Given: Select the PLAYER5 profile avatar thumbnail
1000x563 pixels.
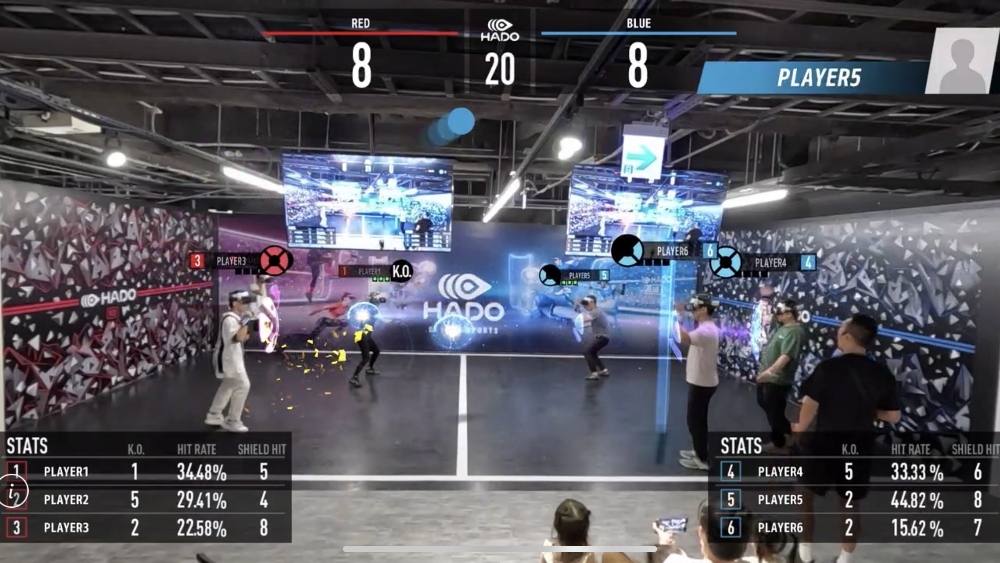Looking at the screenshot, I should tap(962, 60).
